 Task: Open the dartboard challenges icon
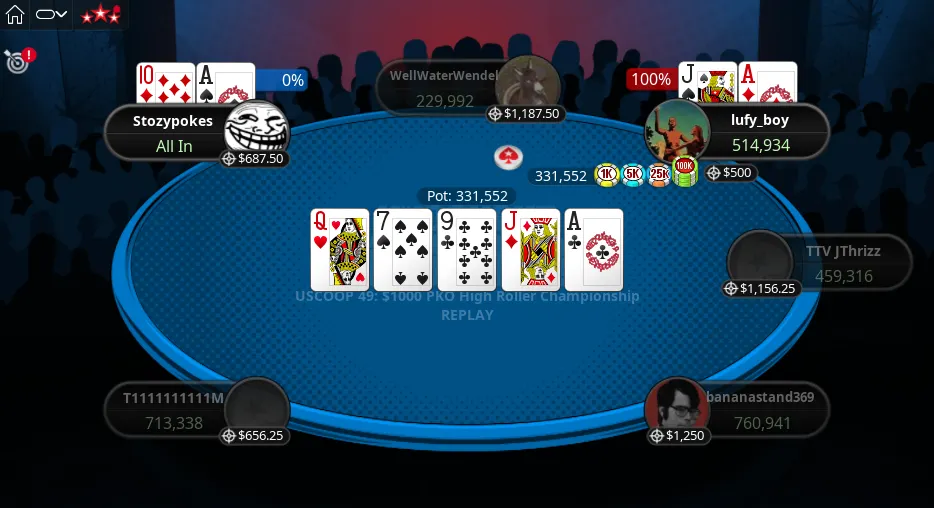tap(16, 61)
